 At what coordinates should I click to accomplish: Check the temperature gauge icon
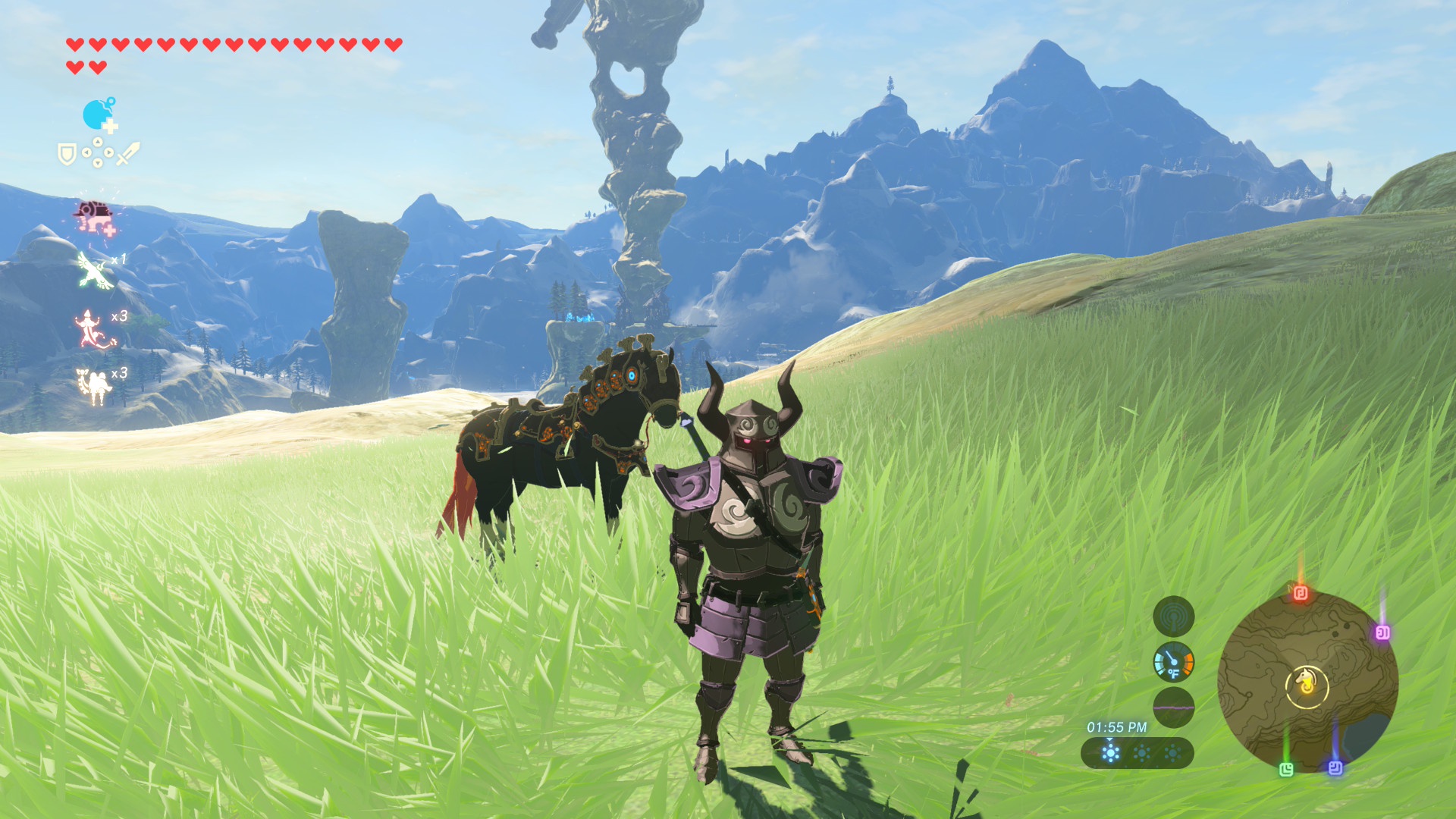pyautogui.click(x=1173, y=662)
